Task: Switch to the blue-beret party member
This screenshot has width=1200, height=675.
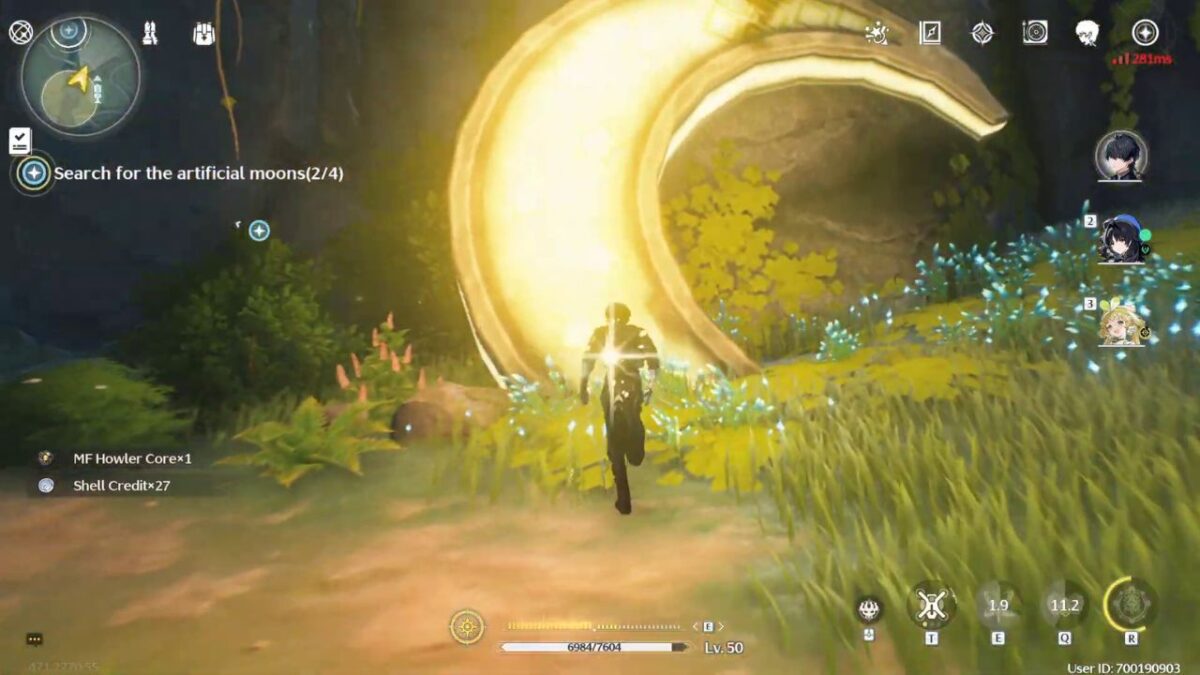Action: [1120, 240]
